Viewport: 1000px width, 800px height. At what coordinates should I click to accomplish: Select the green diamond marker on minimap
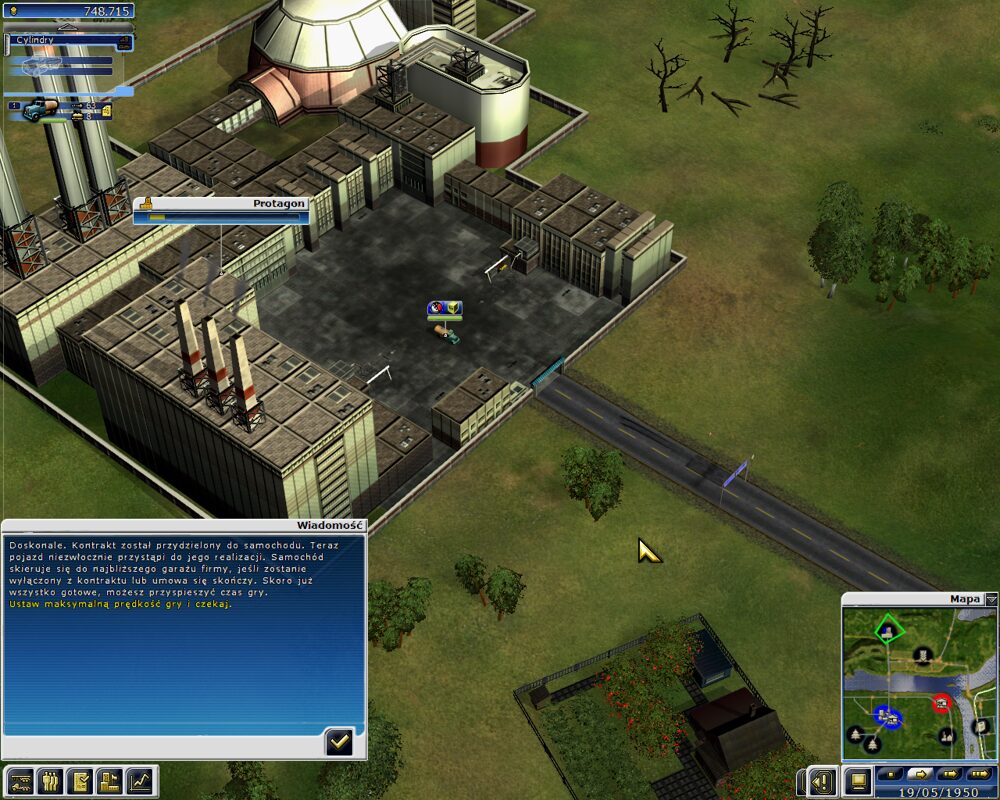pos(887,631)
